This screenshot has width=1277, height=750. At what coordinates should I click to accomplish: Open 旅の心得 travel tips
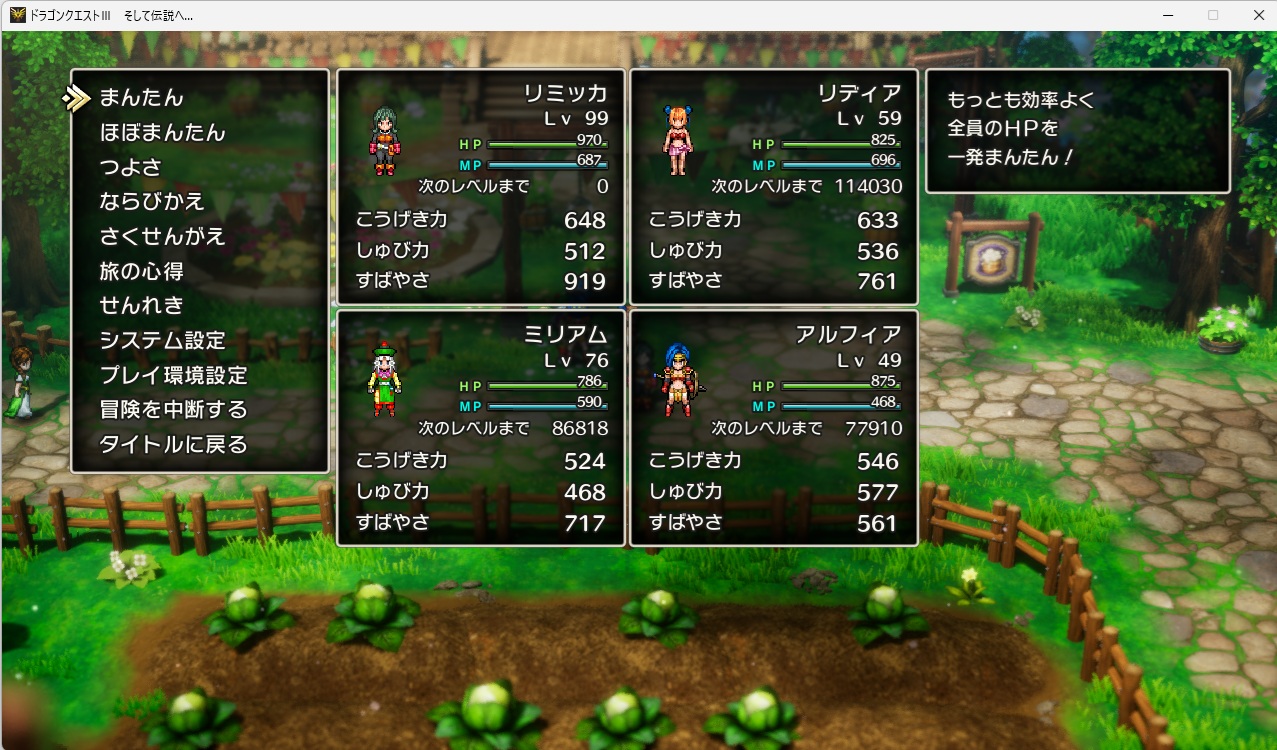[142, 271]
